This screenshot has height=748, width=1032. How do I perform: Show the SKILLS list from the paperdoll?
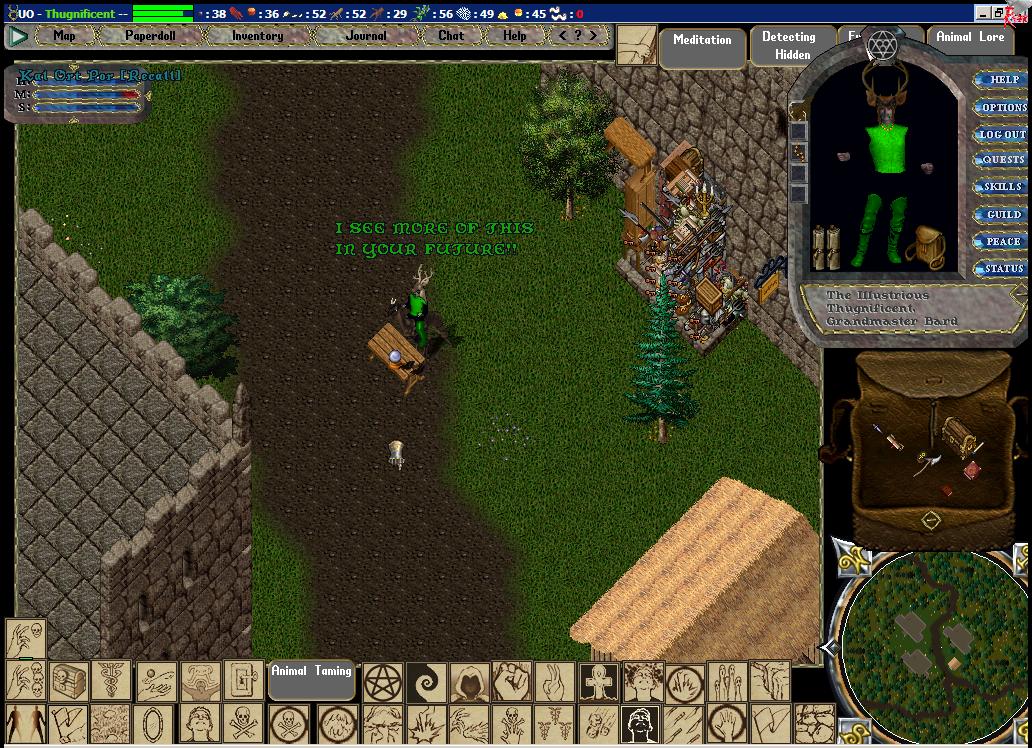[x=1003, y=187]
